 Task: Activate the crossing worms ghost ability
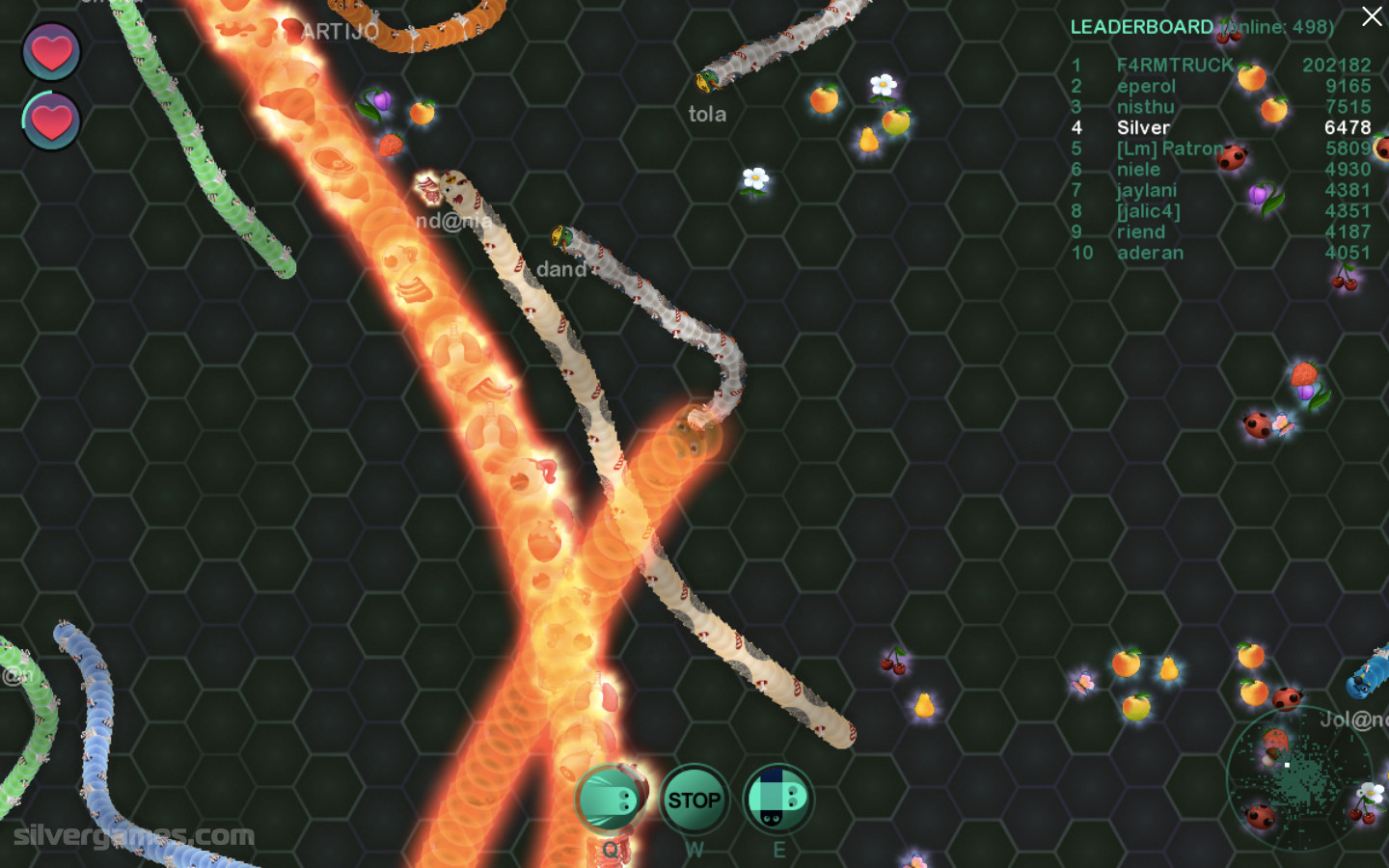click(777, 800)
